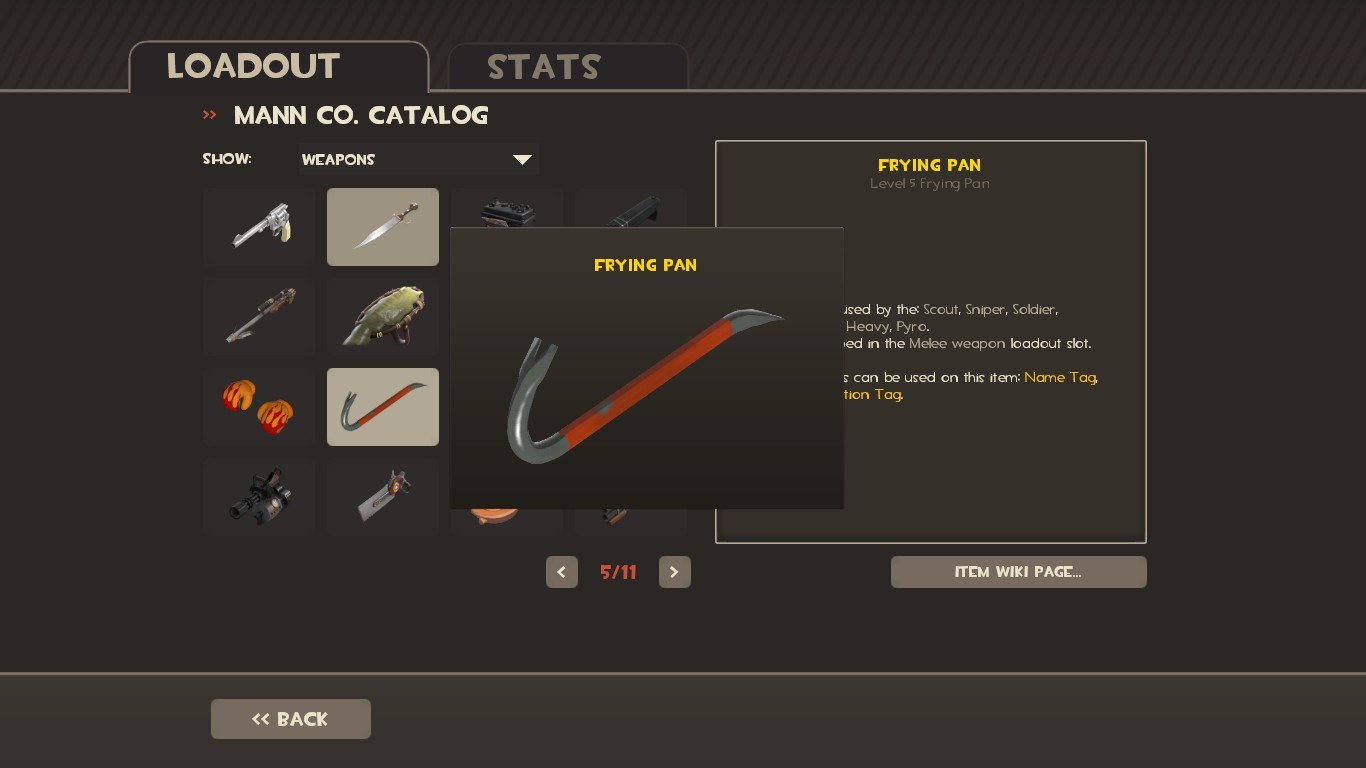1366x768 pixels.
Task: Select the silver revolver weapon thumbnail
Action: [x=258, y=227]
